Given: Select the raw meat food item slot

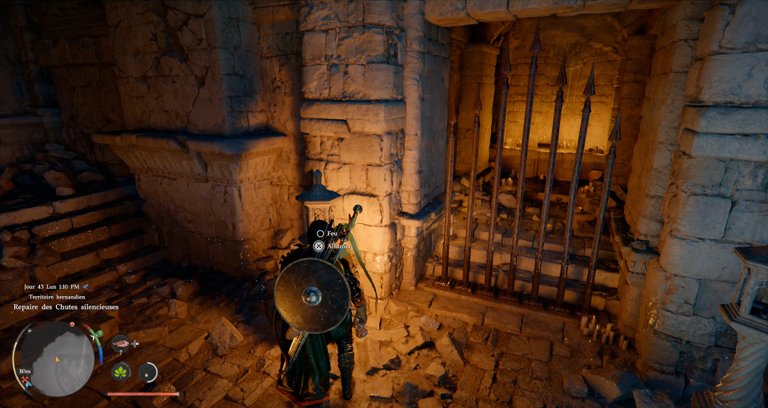Looking at the screenshot, I should (121, 343).
